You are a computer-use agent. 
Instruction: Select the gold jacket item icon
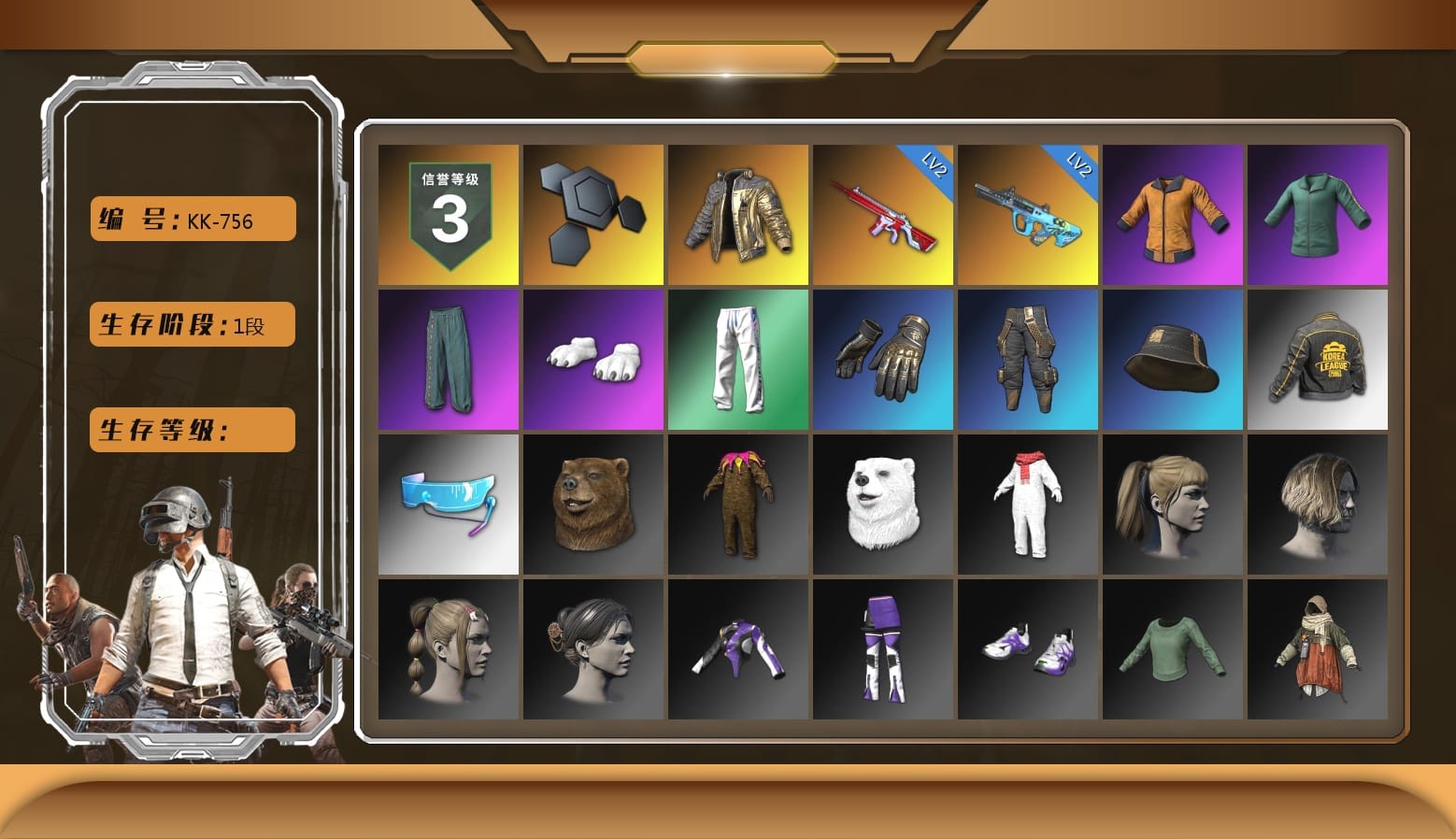[x=738, y=215]
